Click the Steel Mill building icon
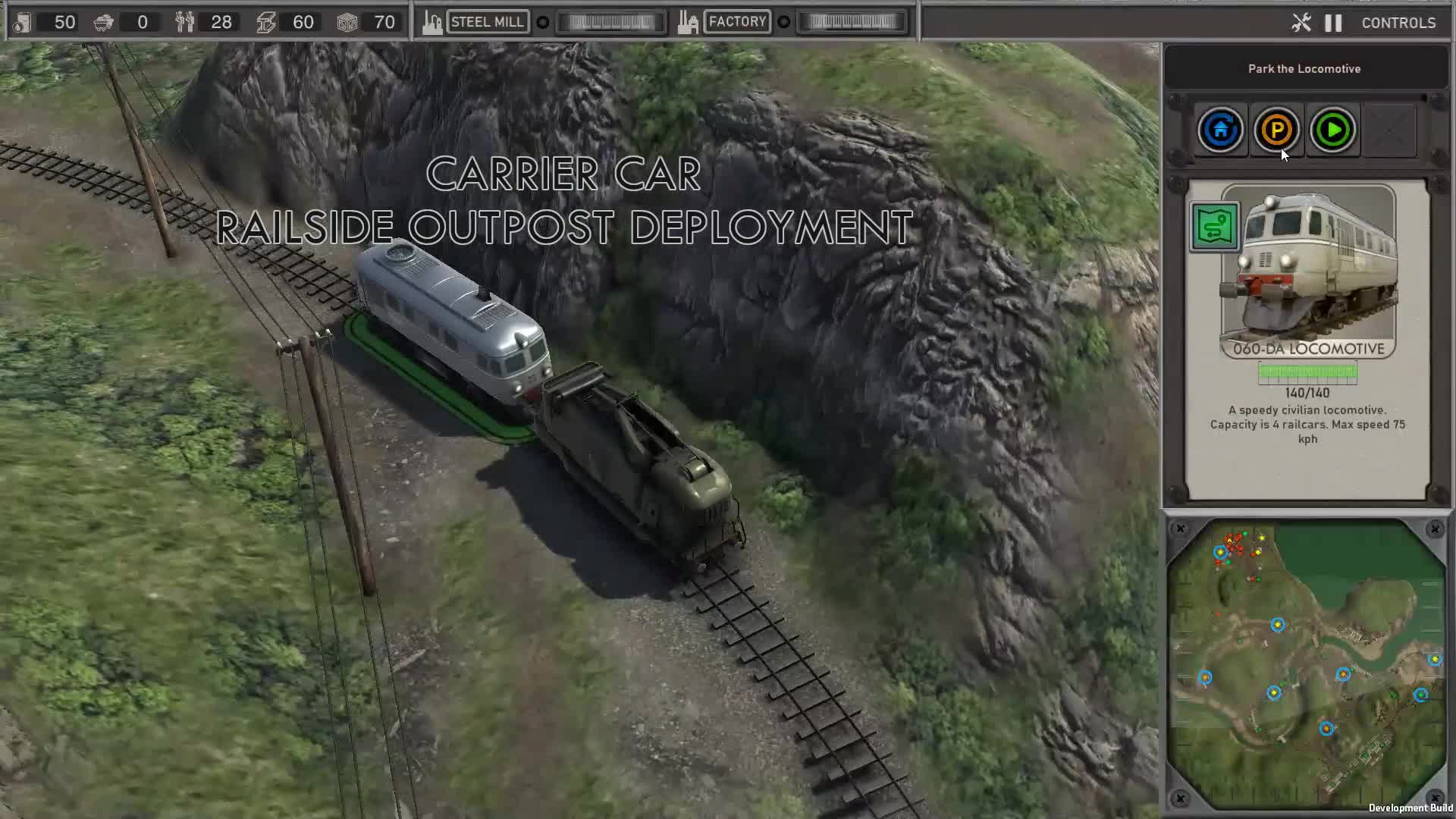1456x819 pixels. [431, 21]
